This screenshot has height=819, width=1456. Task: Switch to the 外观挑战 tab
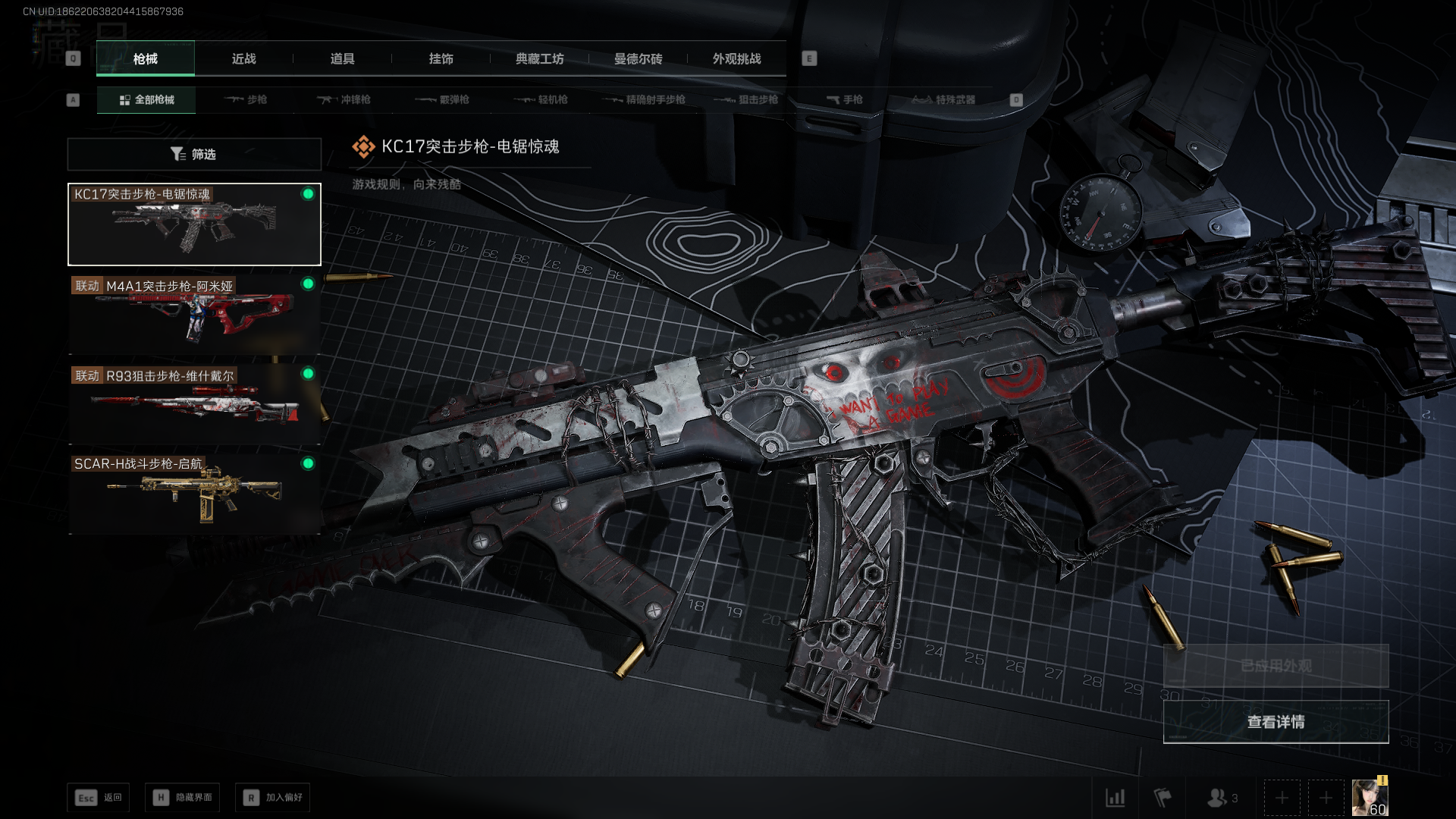(736, 58)
